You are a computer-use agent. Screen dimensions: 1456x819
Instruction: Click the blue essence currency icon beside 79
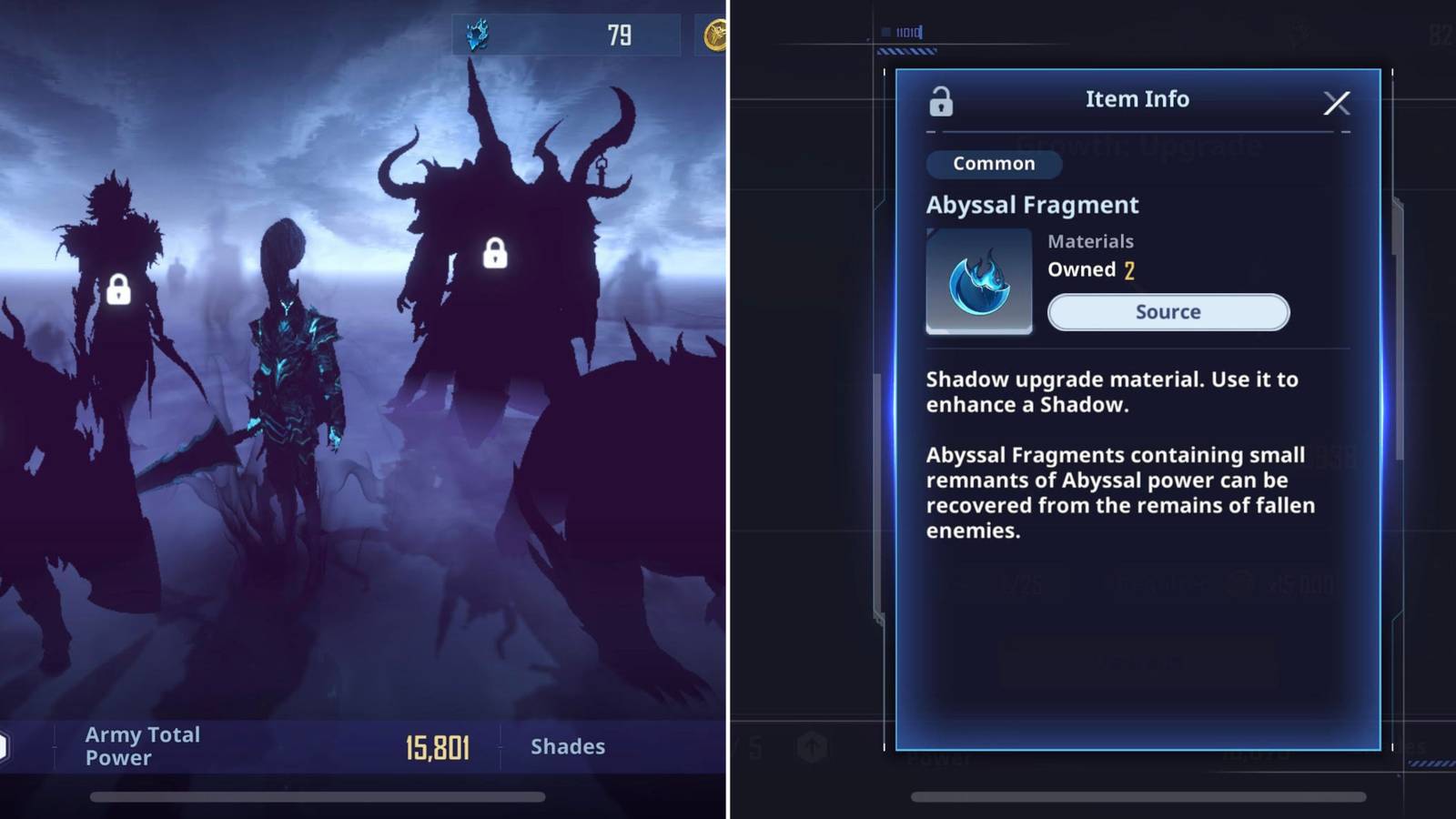coord(475,34)
